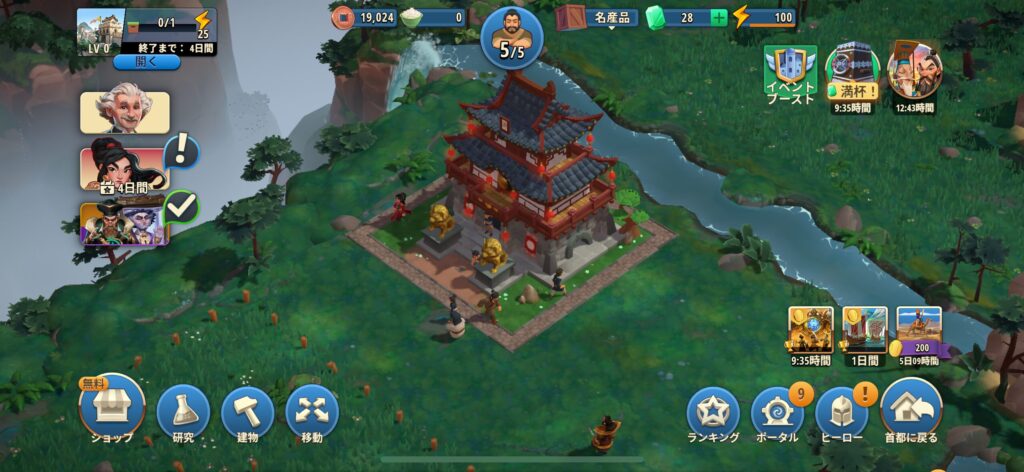Open the 建物 building menu

[247, 410]
